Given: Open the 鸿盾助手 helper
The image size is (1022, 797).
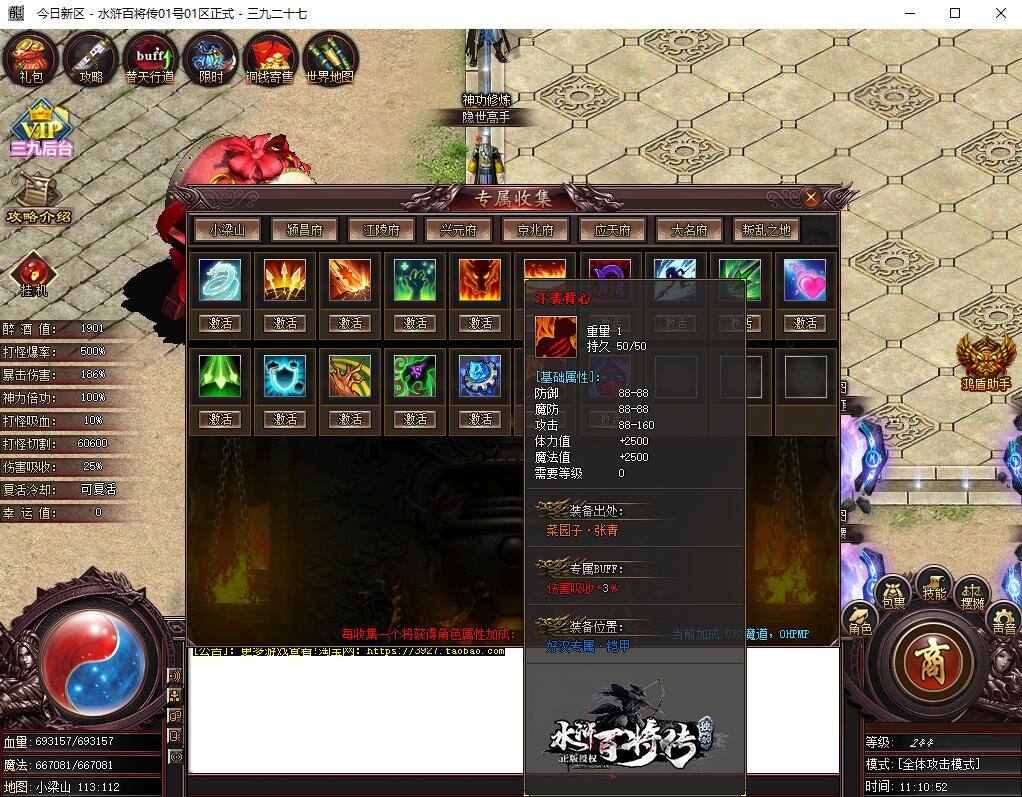Looking at the screenshot, I should click(986, 360).
